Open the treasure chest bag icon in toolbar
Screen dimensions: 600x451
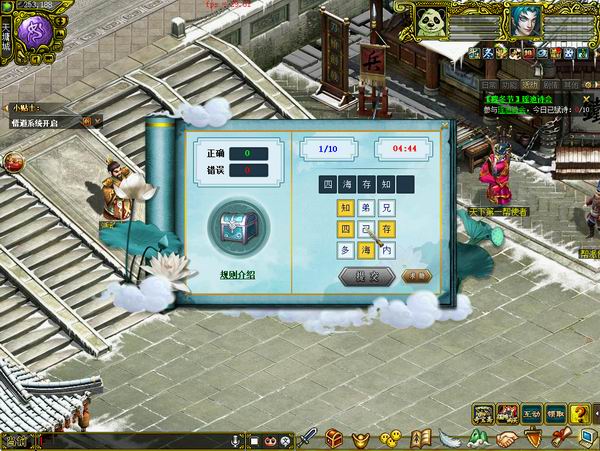336,439
